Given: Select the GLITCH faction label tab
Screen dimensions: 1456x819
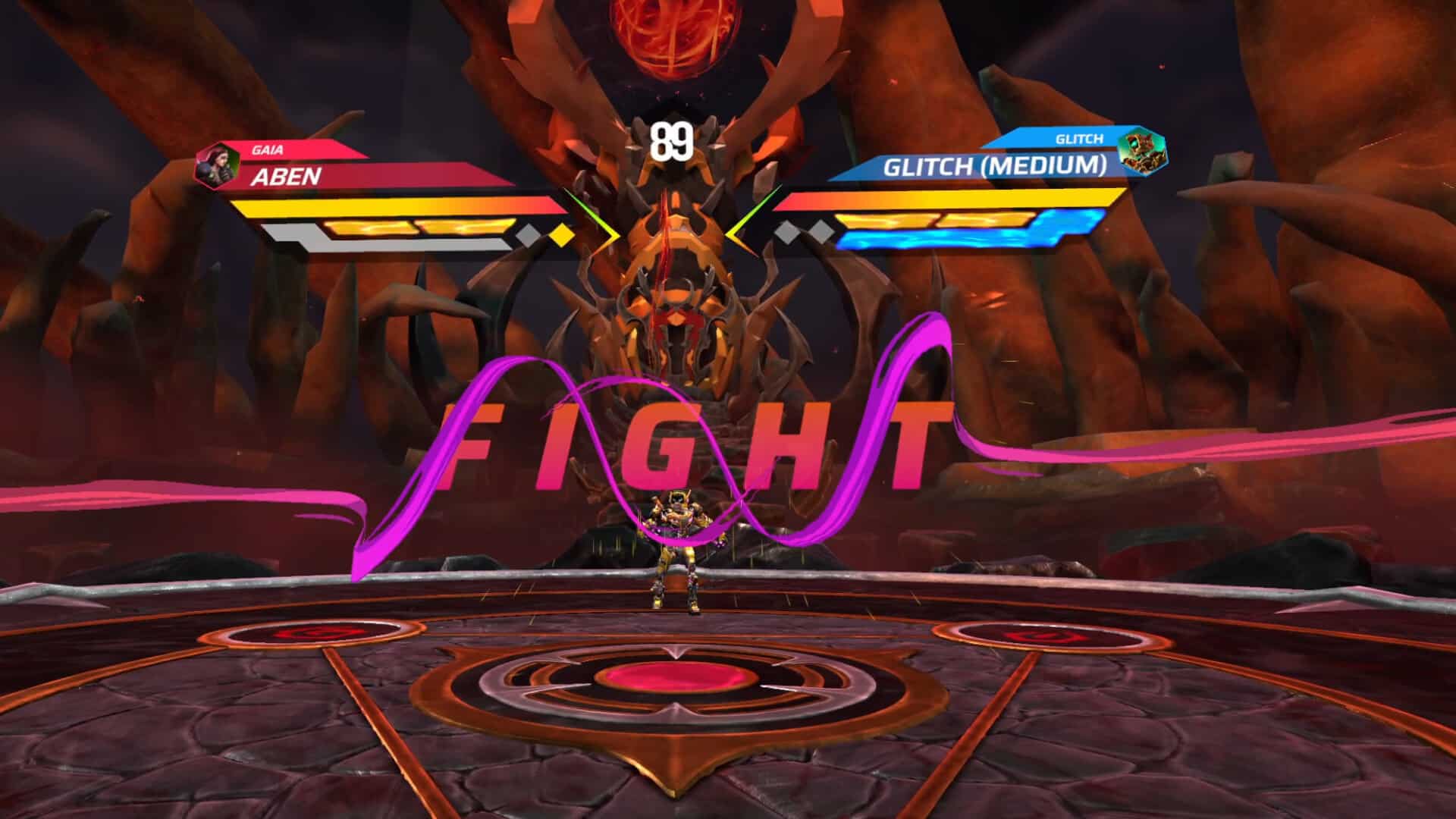Looking at the screenshot, I should 1079,140.
